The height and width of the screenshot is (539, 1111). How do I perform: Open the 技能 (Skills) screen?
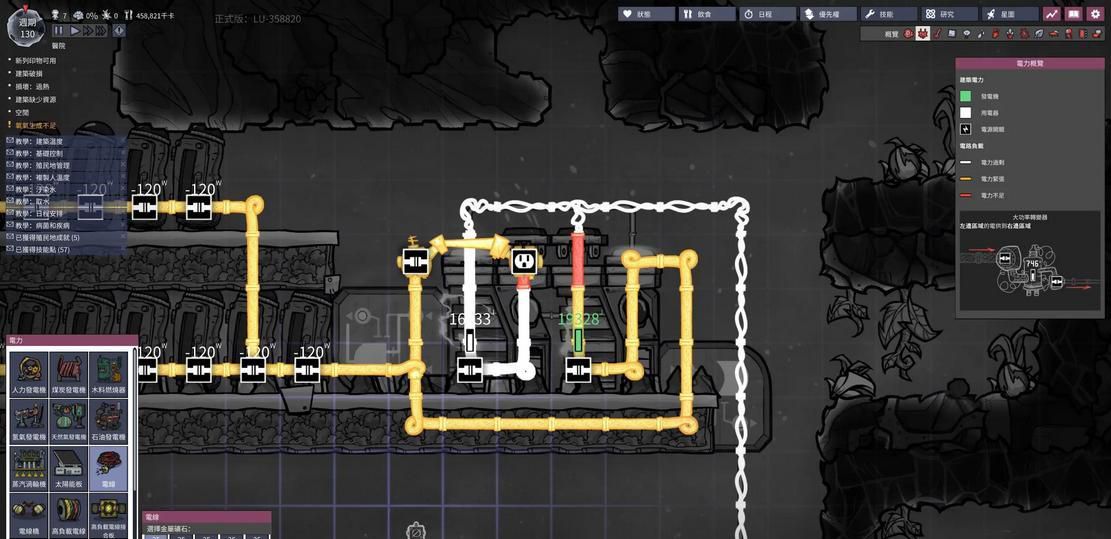click(889, 14)
